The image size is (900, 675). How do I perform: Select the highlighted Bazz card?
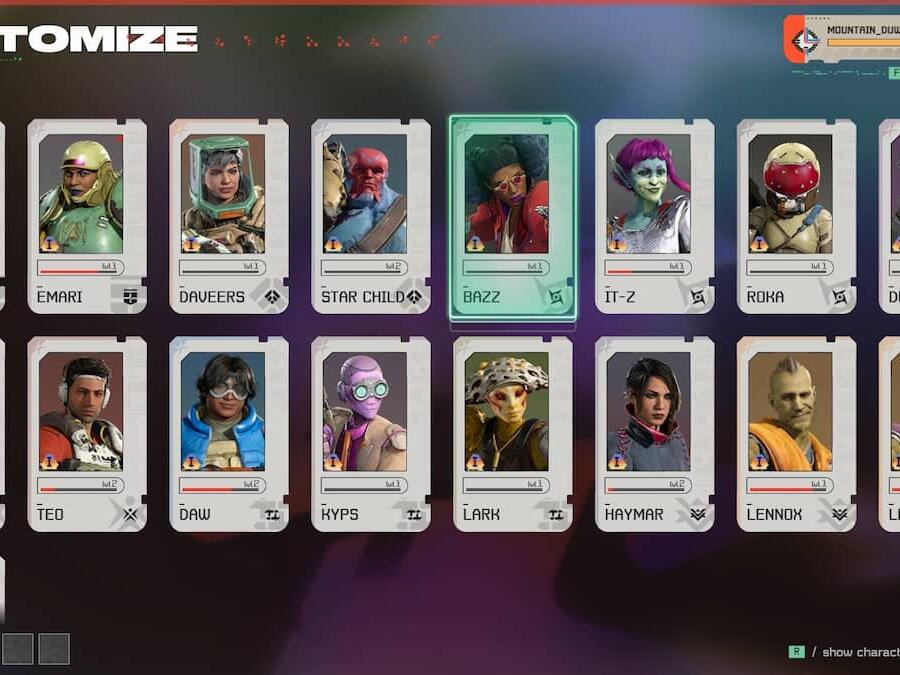[x=513, y=217]
